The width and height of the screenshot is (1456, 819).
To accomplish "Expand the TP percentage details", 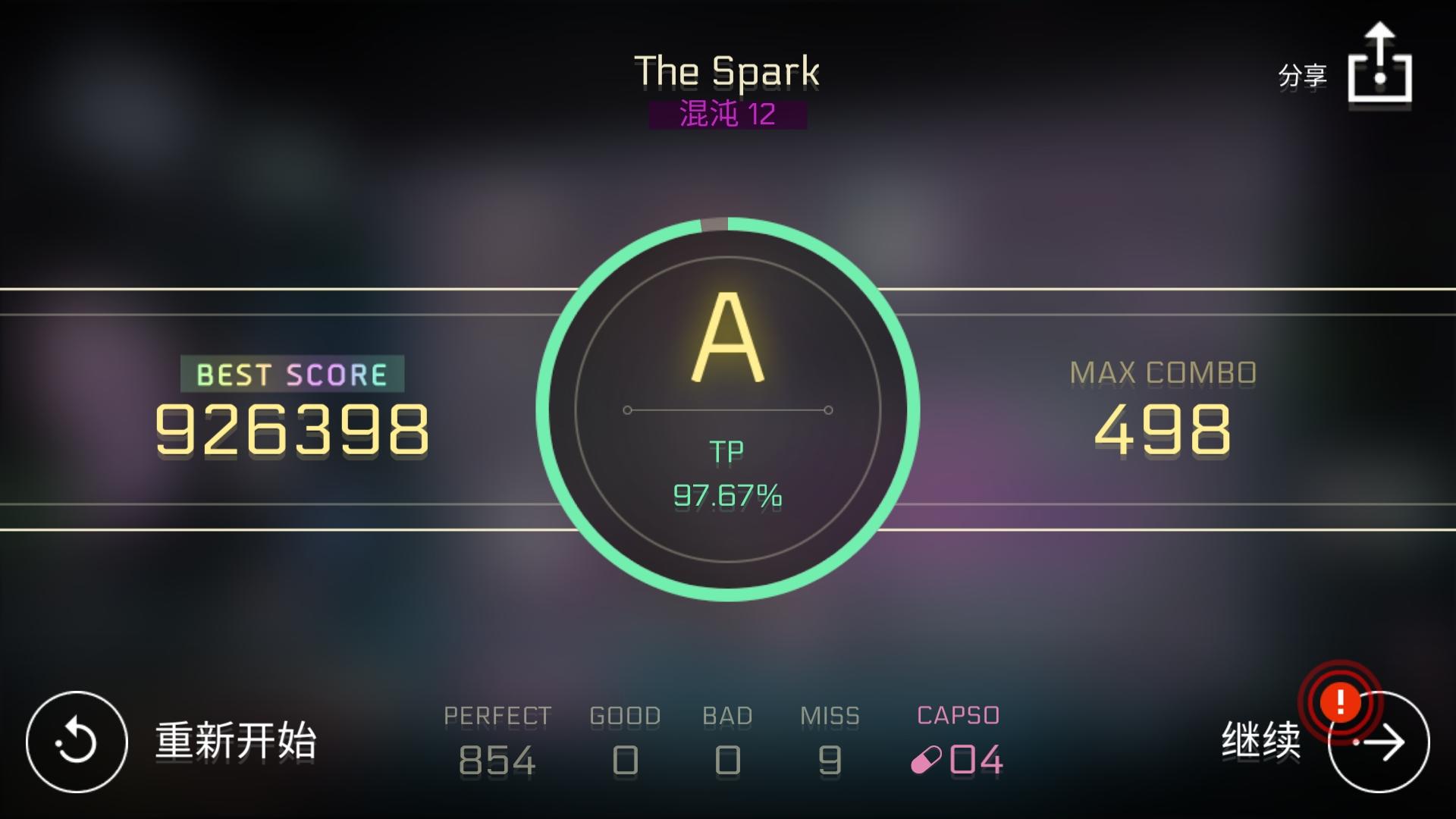I will tap(727, 497).
